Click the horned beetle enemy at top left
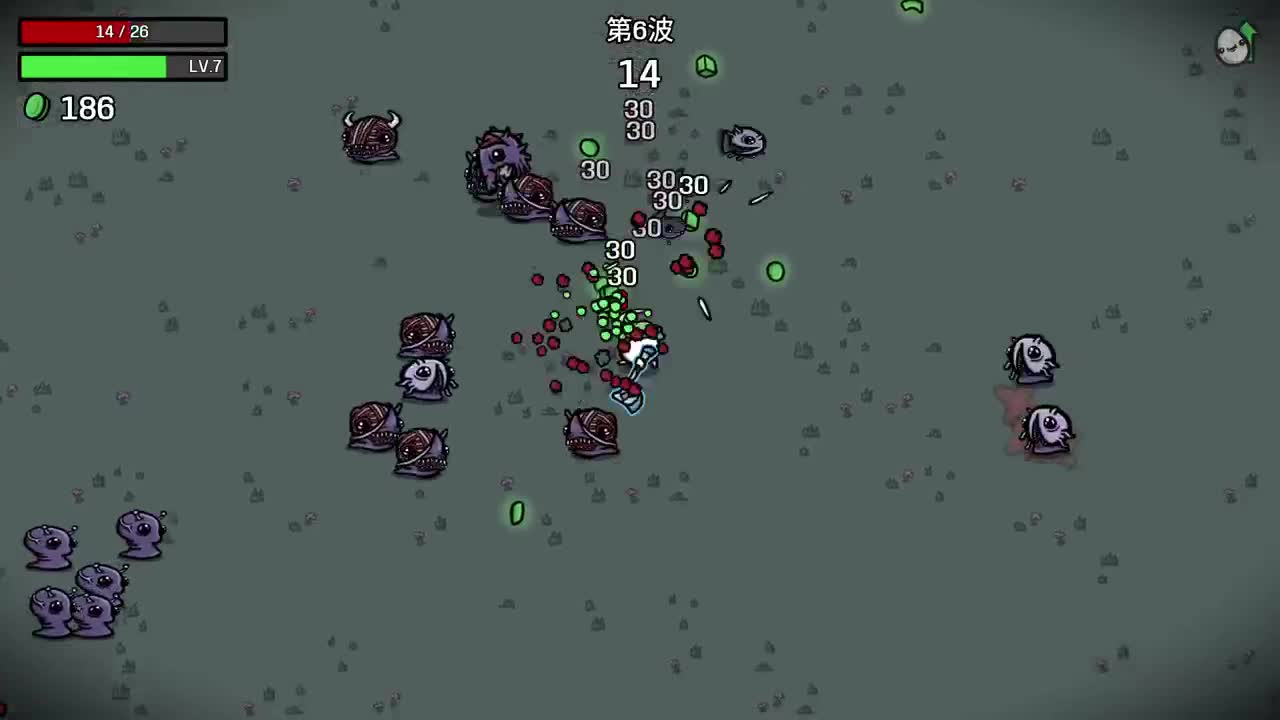1280x720 pixels. 370,138
